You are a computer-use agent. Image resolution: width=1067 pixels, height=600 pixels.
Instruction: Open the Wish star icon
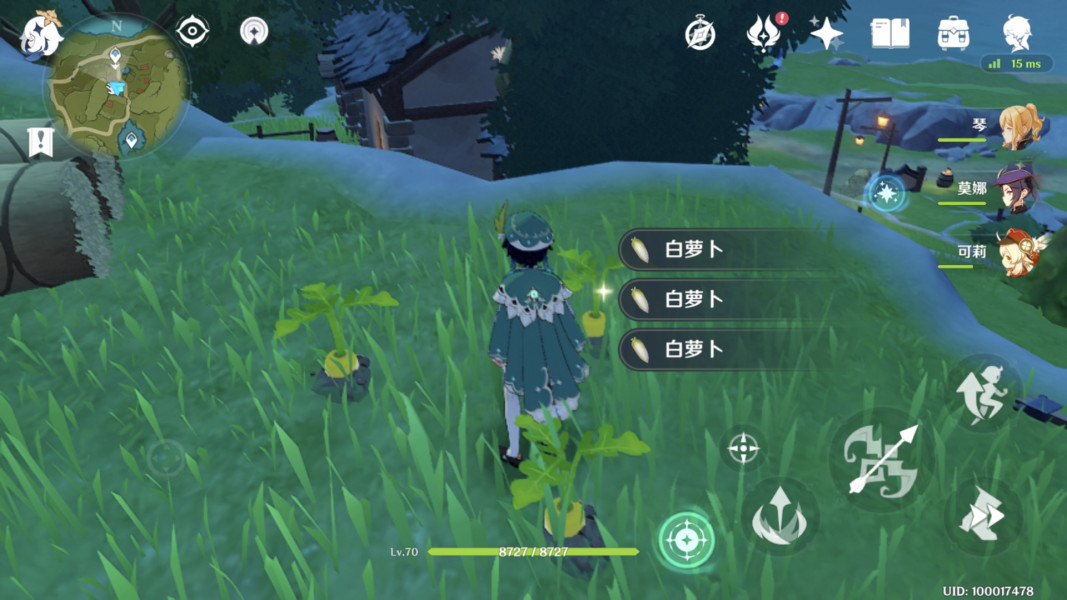click(826, 34)
